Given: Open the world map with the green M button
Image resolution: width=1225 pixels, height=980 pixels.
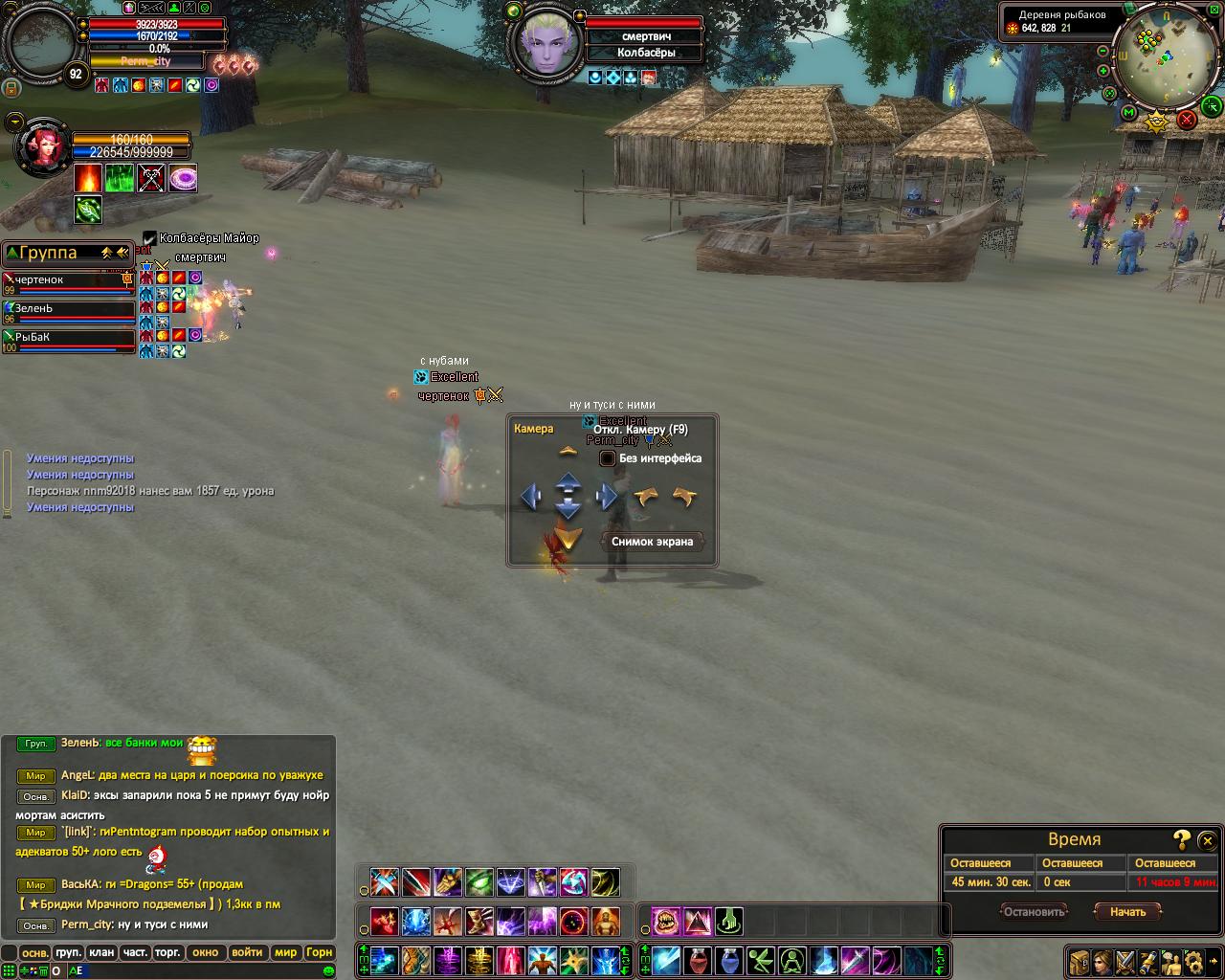Looking at the screenshot, I should (1128, 113).
